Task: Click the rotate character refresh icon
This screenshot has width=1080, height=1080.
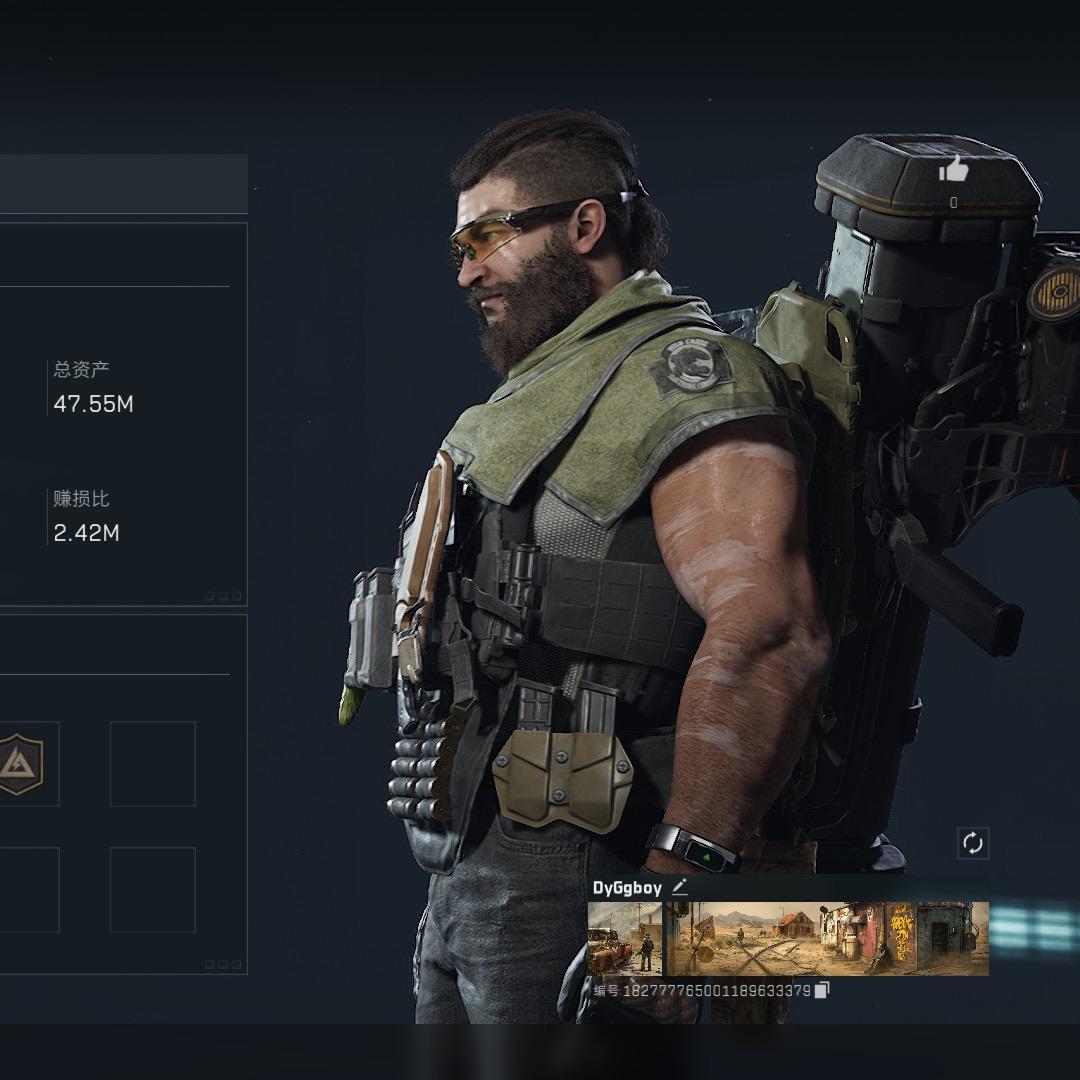Action: coord(973,843)
